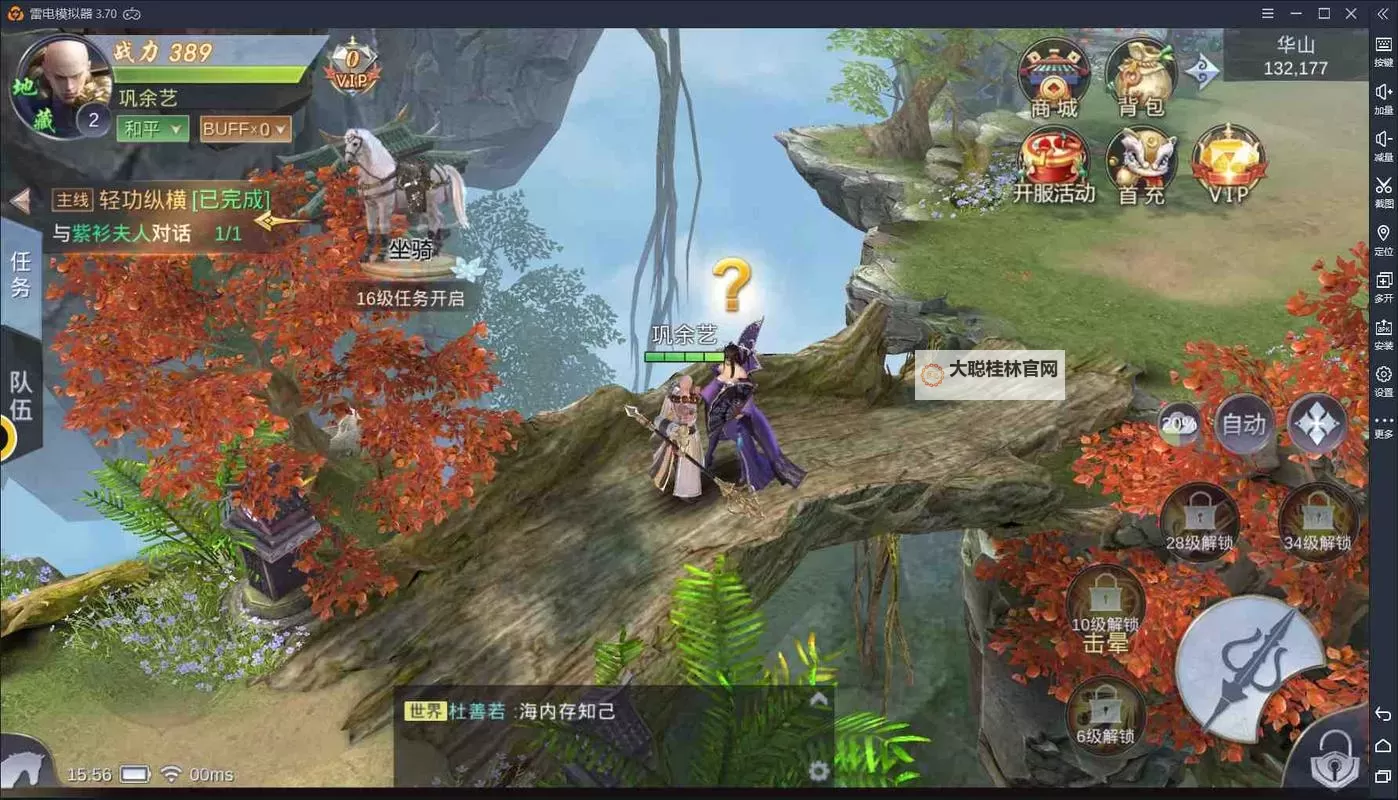Open the player portrait

[x=60, y=85]
